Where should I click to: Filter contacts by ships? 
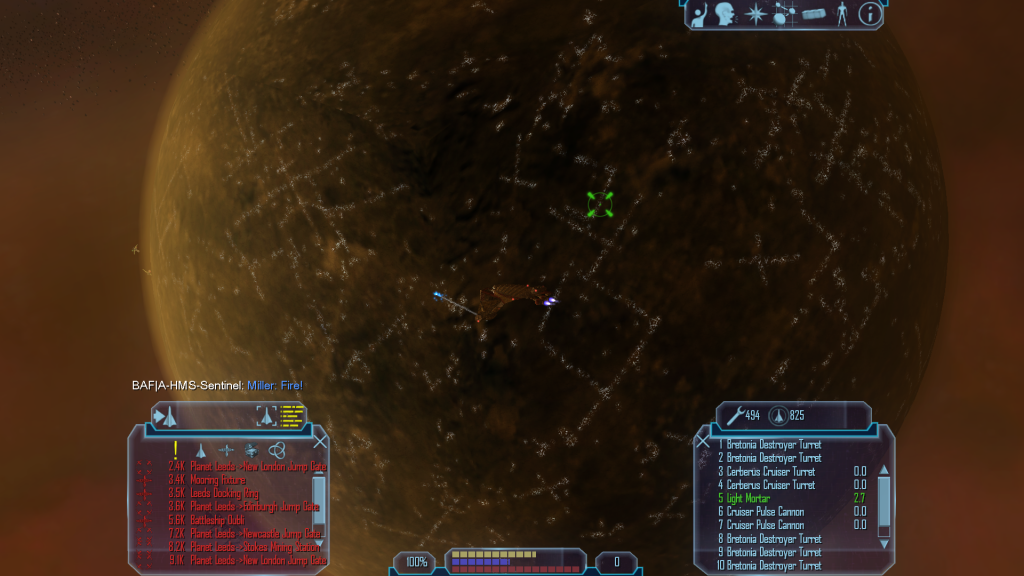coord(200,450)
